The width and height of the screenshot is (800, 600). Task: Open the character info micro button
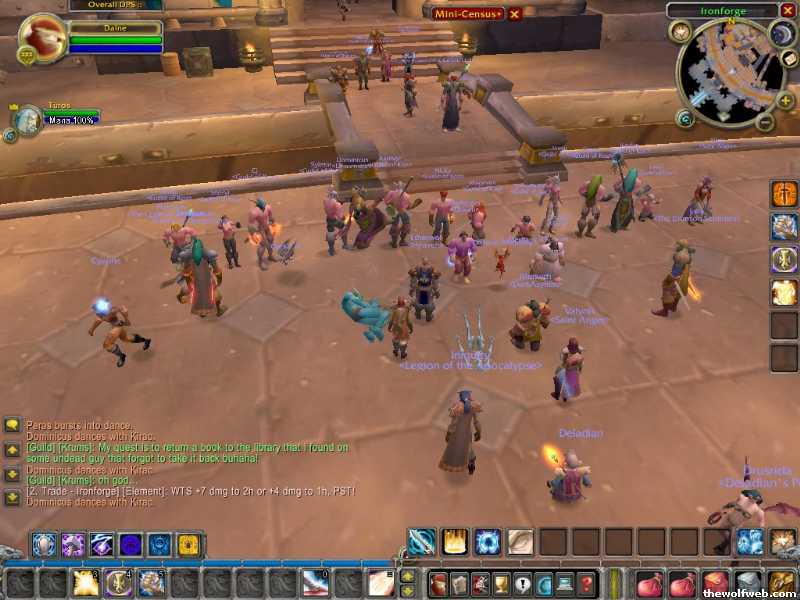click(x=438, y=584)
